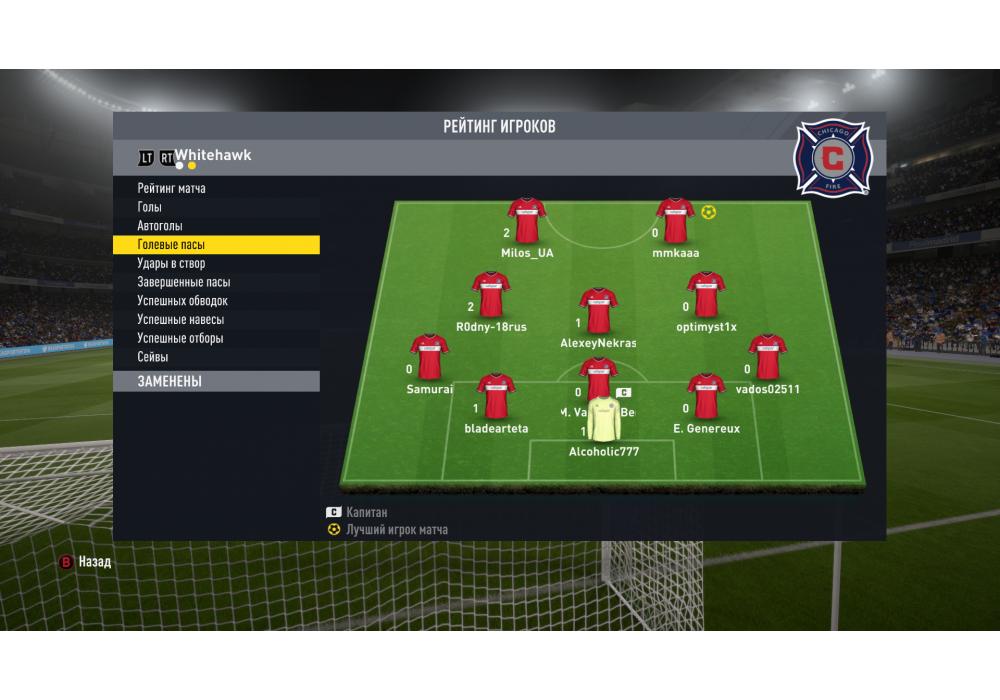The height and width of the screenshot is (700, 1000).
Task: Select player Milos_UA on the pitch
Action: pos(527,221)
